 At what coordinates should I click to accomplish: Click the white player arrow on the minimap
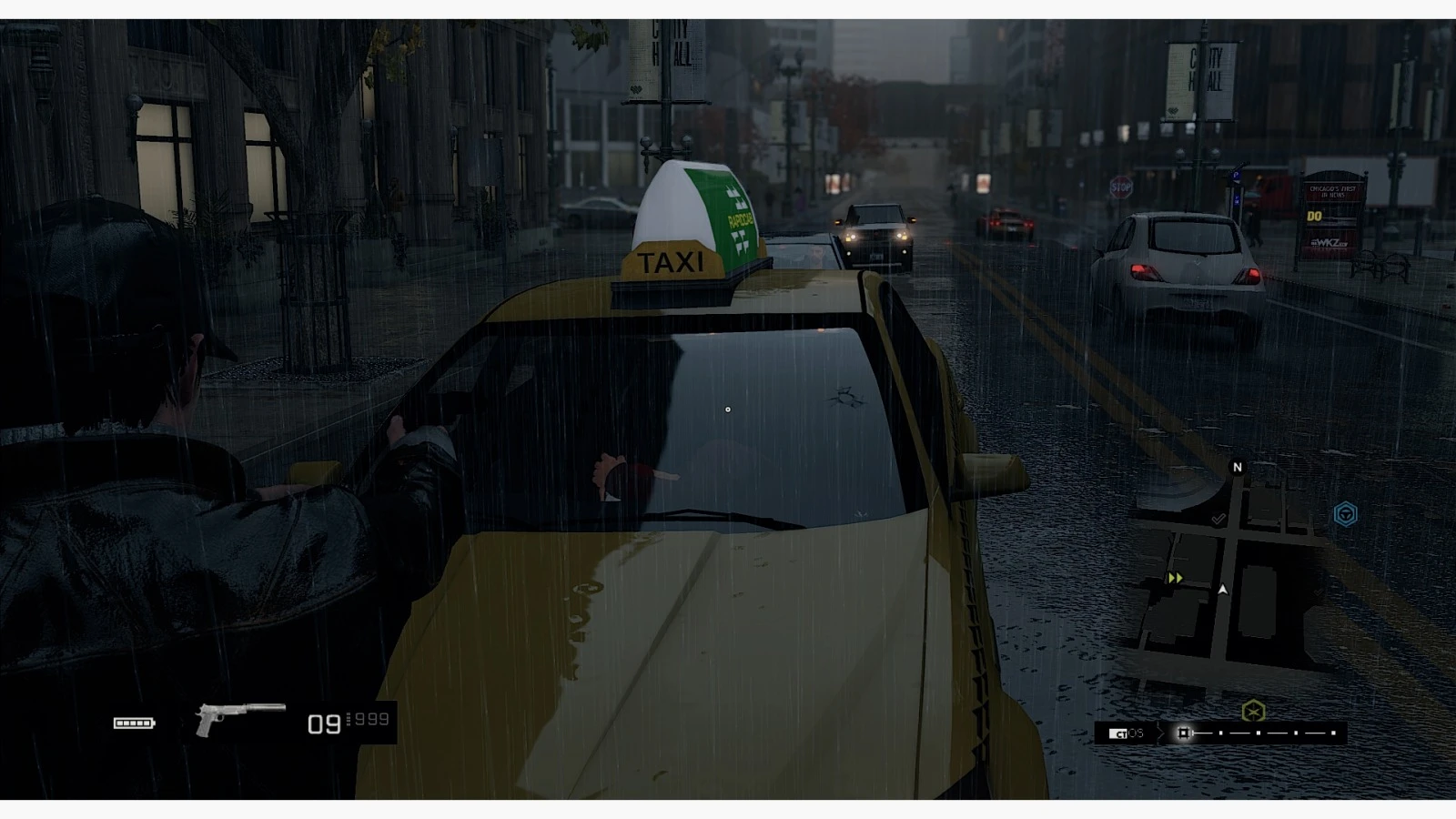pyautogui.click(x=1222, y=590)
